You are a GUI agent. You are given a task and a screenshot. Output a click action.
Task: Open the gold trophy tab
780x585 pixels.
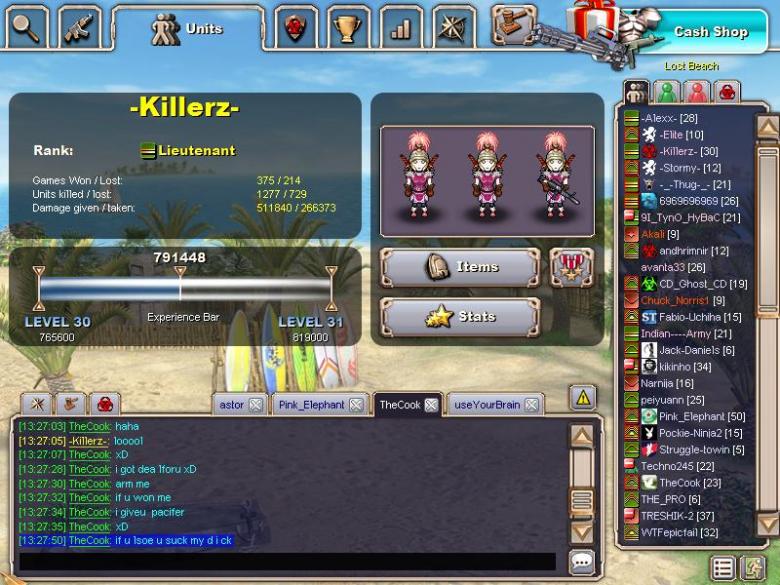pos(348,27)
